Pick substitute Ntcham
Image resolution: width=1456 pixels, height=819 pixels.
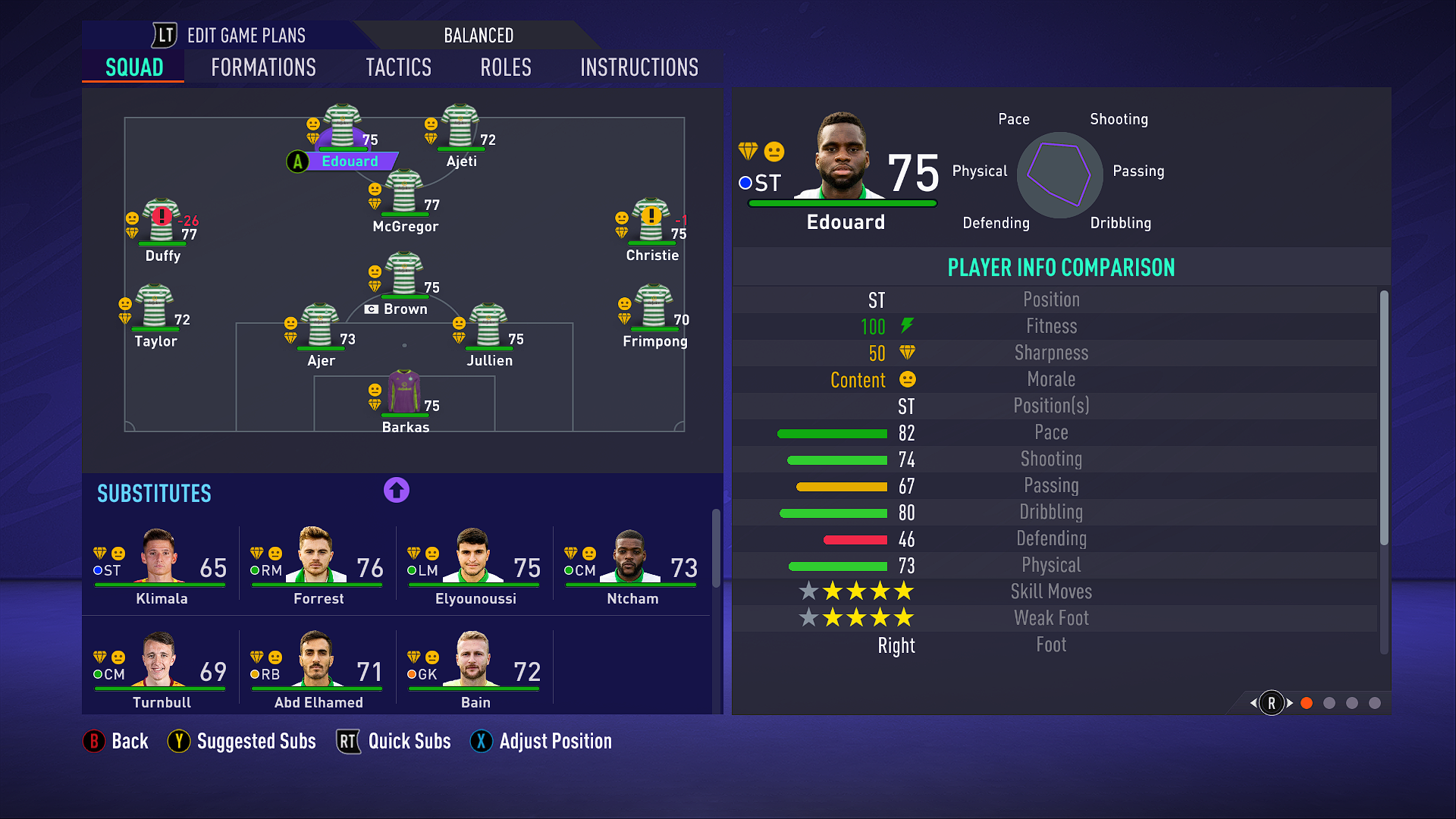click(632, 565)
